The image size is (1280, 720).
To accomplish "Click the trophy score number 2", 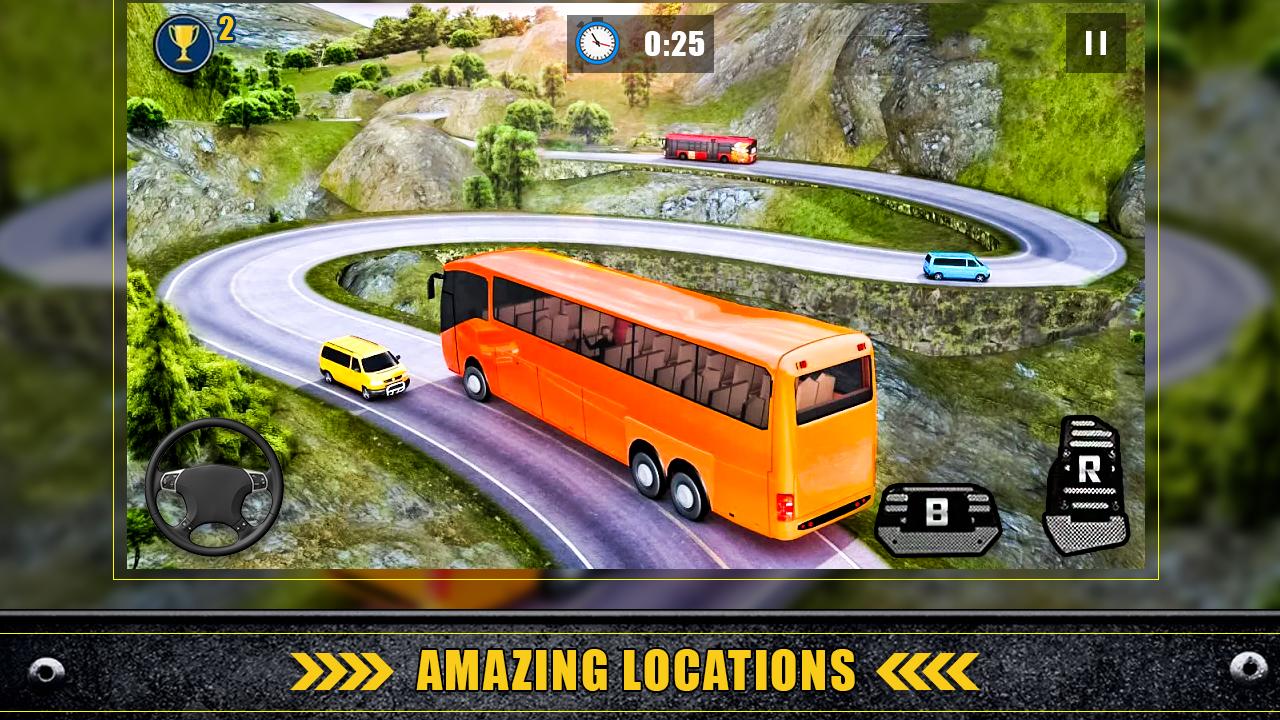I will (227, 30).
